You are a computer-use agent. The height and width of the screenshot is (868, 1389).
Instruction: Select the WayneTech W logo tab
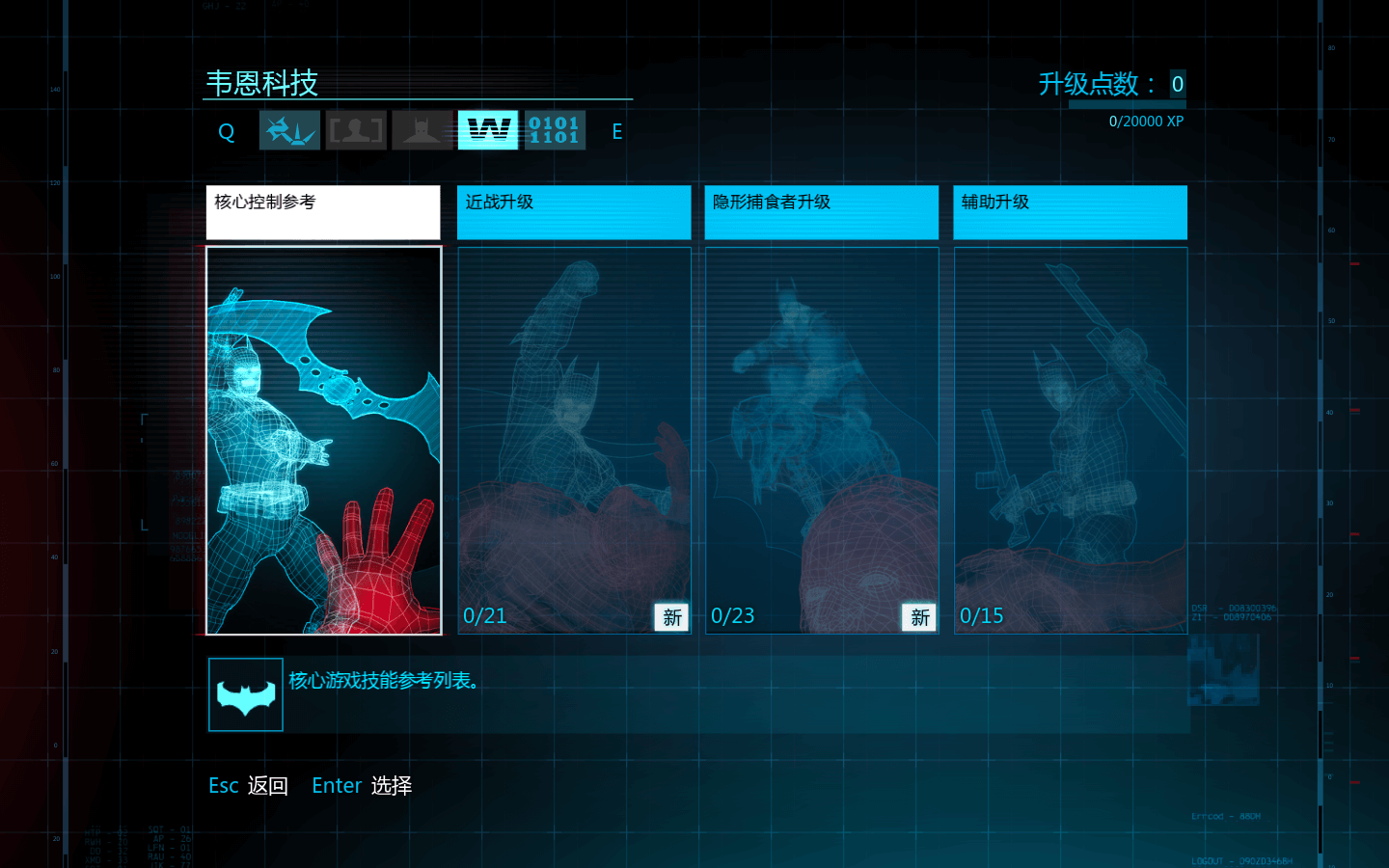tap(488, 130)
